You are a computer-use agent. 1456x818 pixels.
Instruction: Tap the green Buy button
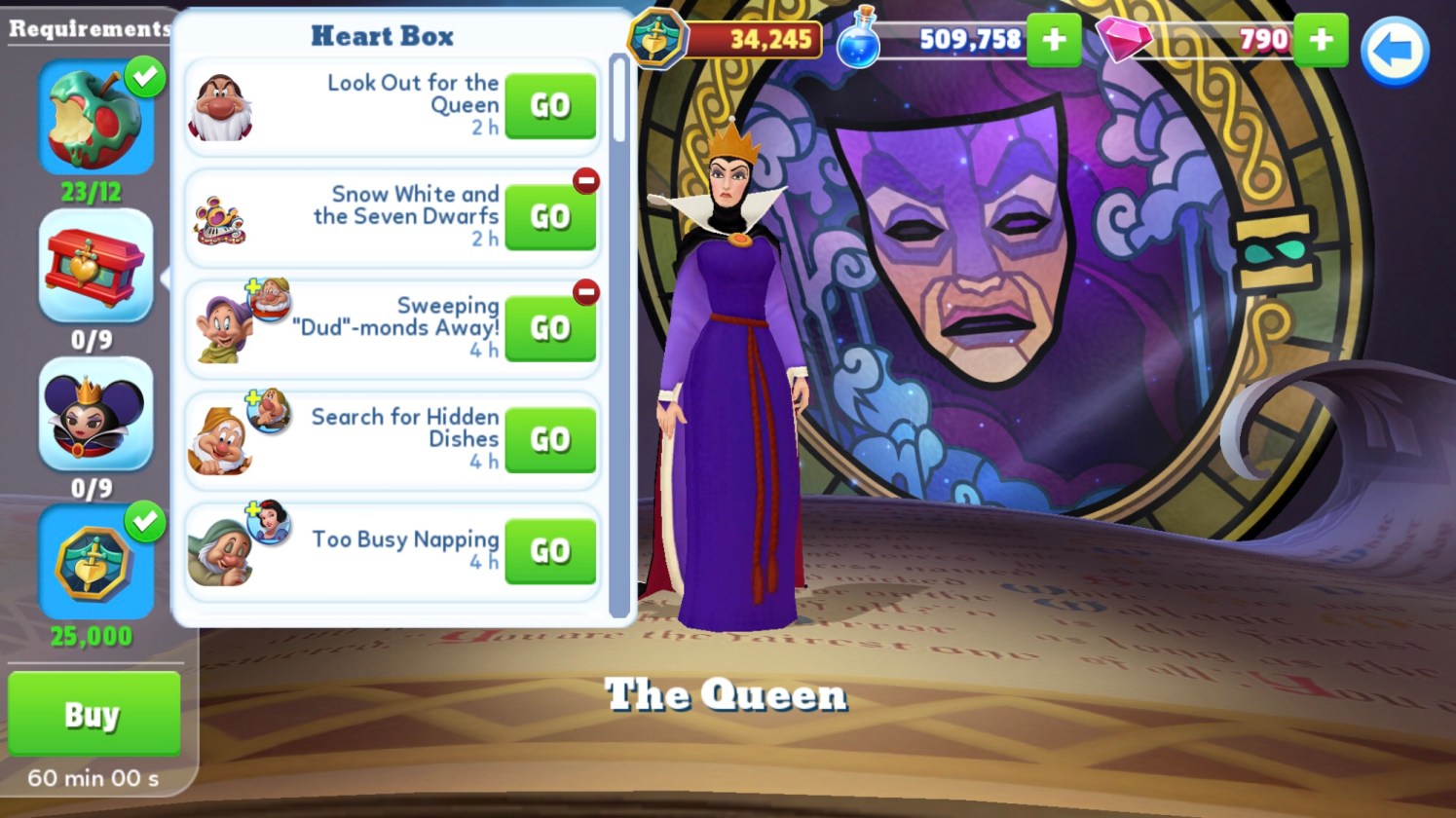coord(93,714)
